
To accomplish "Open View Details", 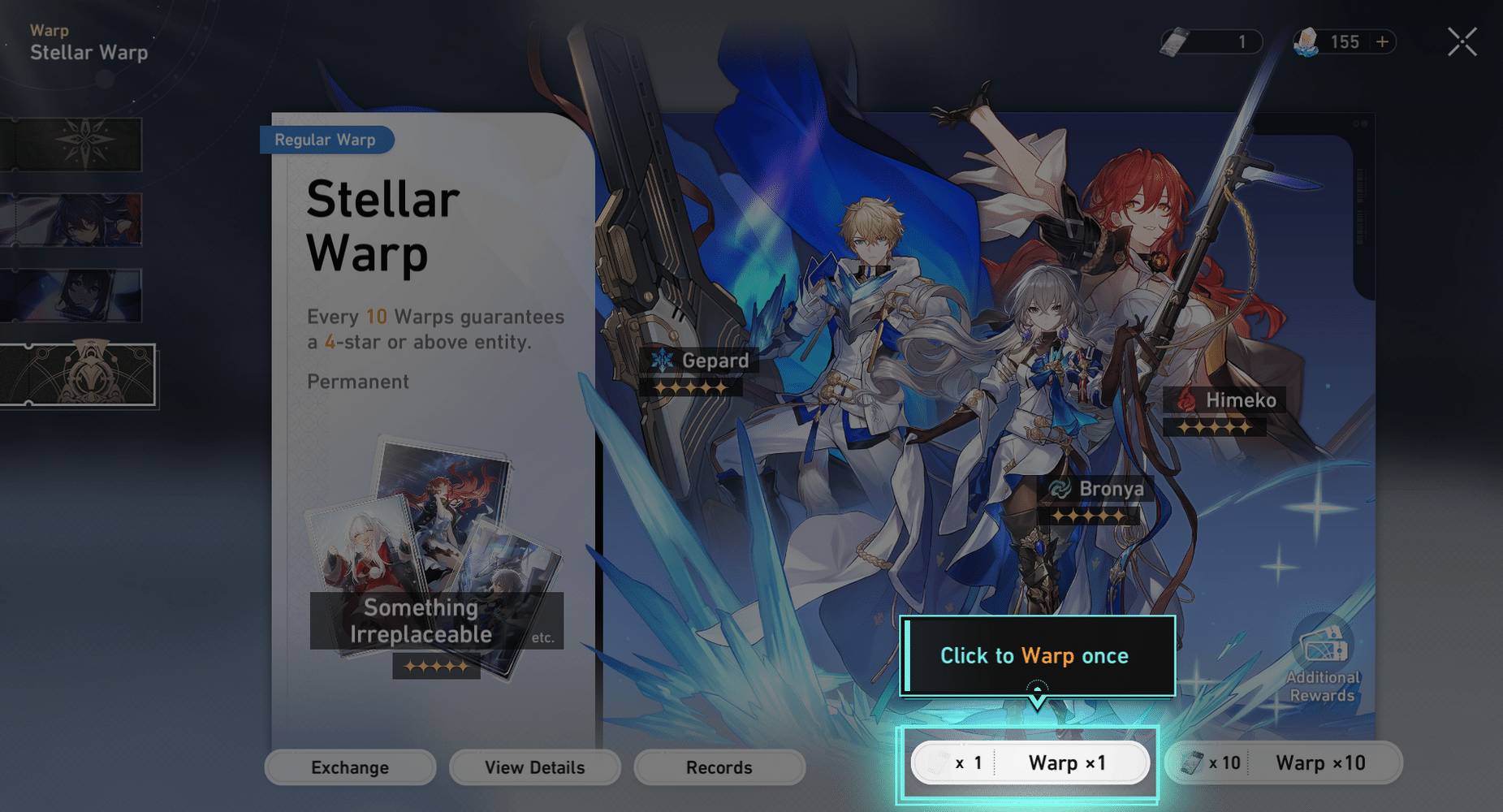I will click(x=534, y=767).
